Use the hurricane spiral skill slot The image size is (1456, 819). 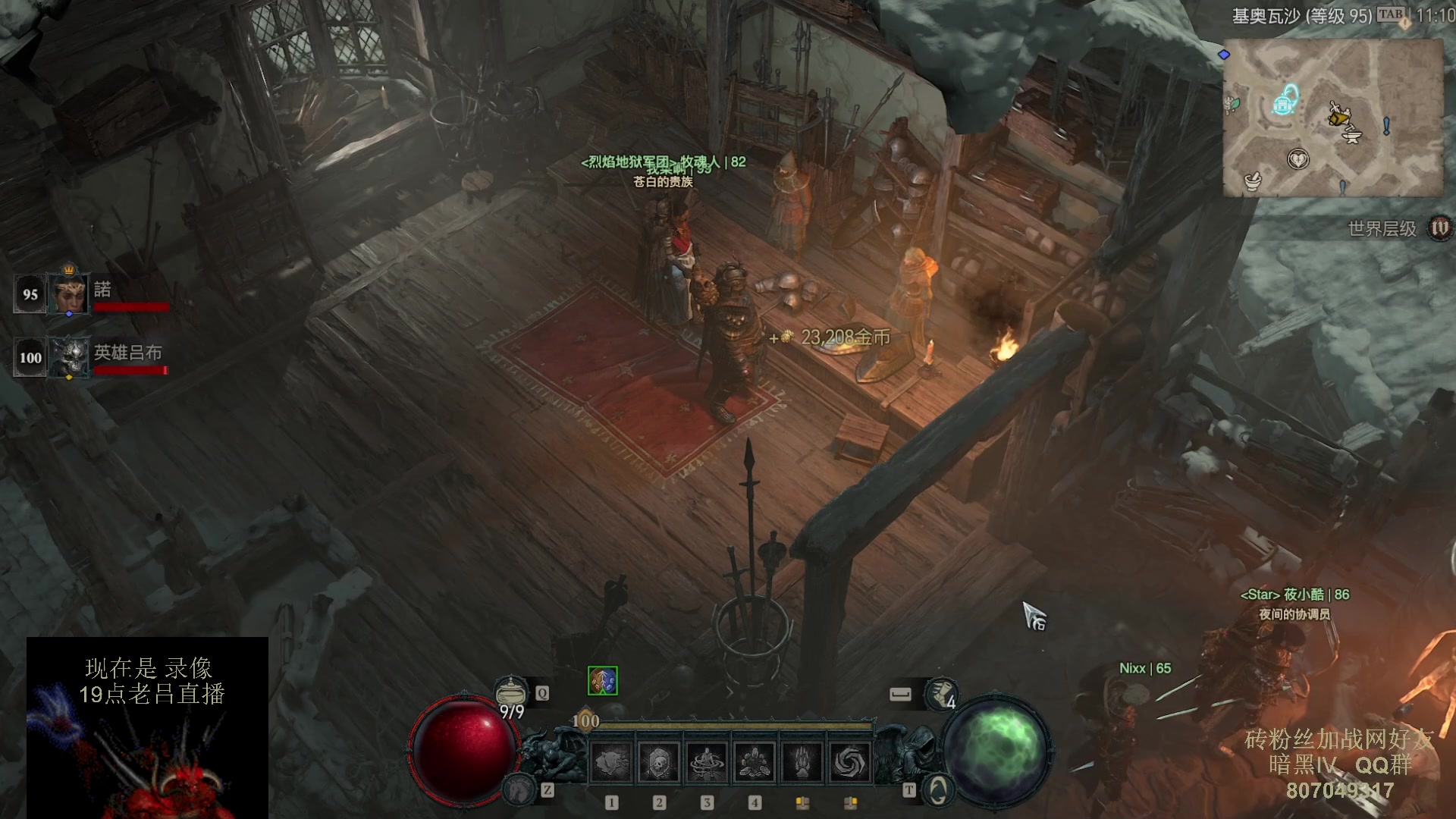pos(850,761)
